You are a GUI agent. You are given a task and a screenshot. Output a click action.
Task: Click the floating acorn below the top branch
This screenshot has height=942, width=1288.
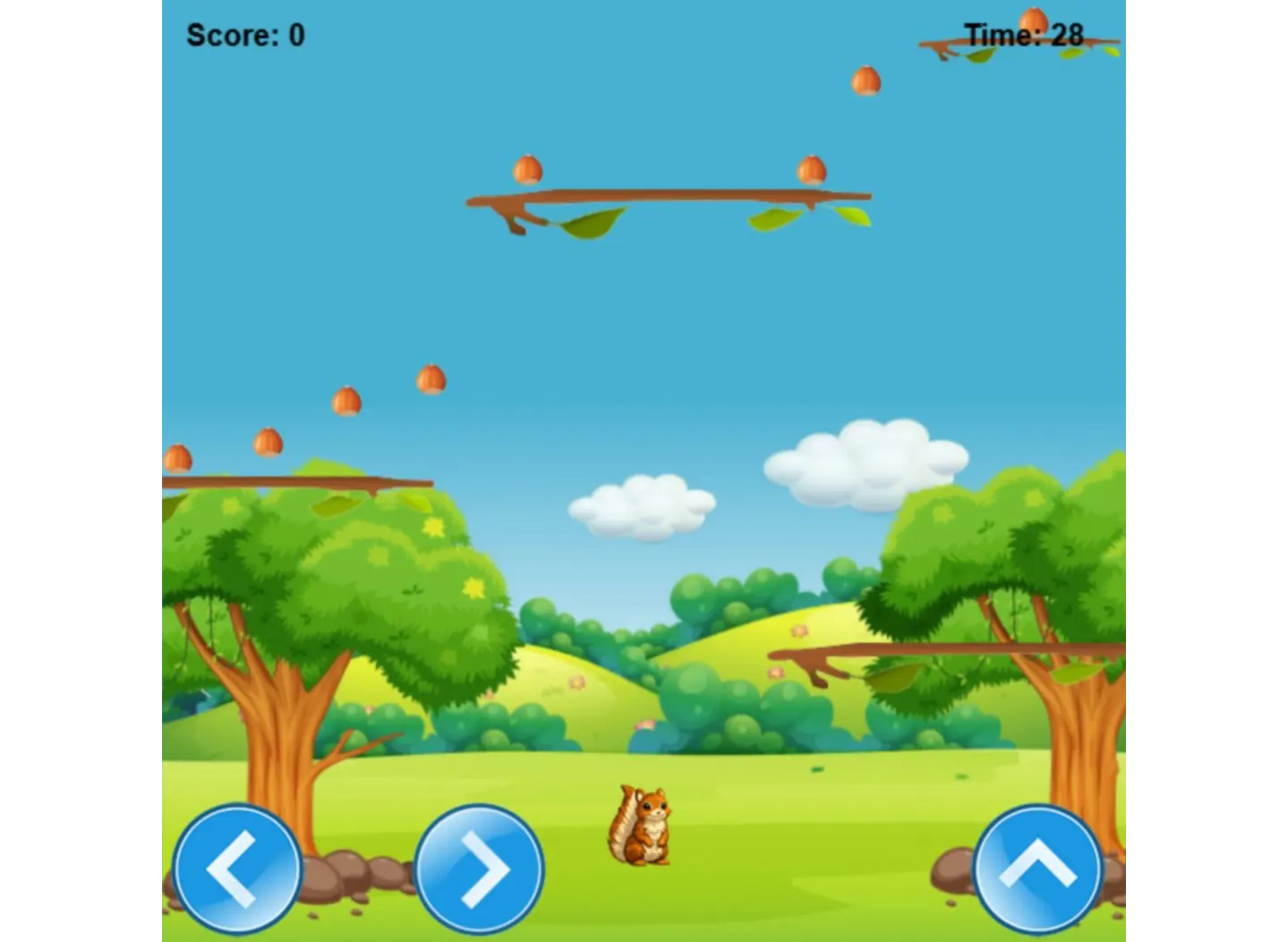pos(866,80)
